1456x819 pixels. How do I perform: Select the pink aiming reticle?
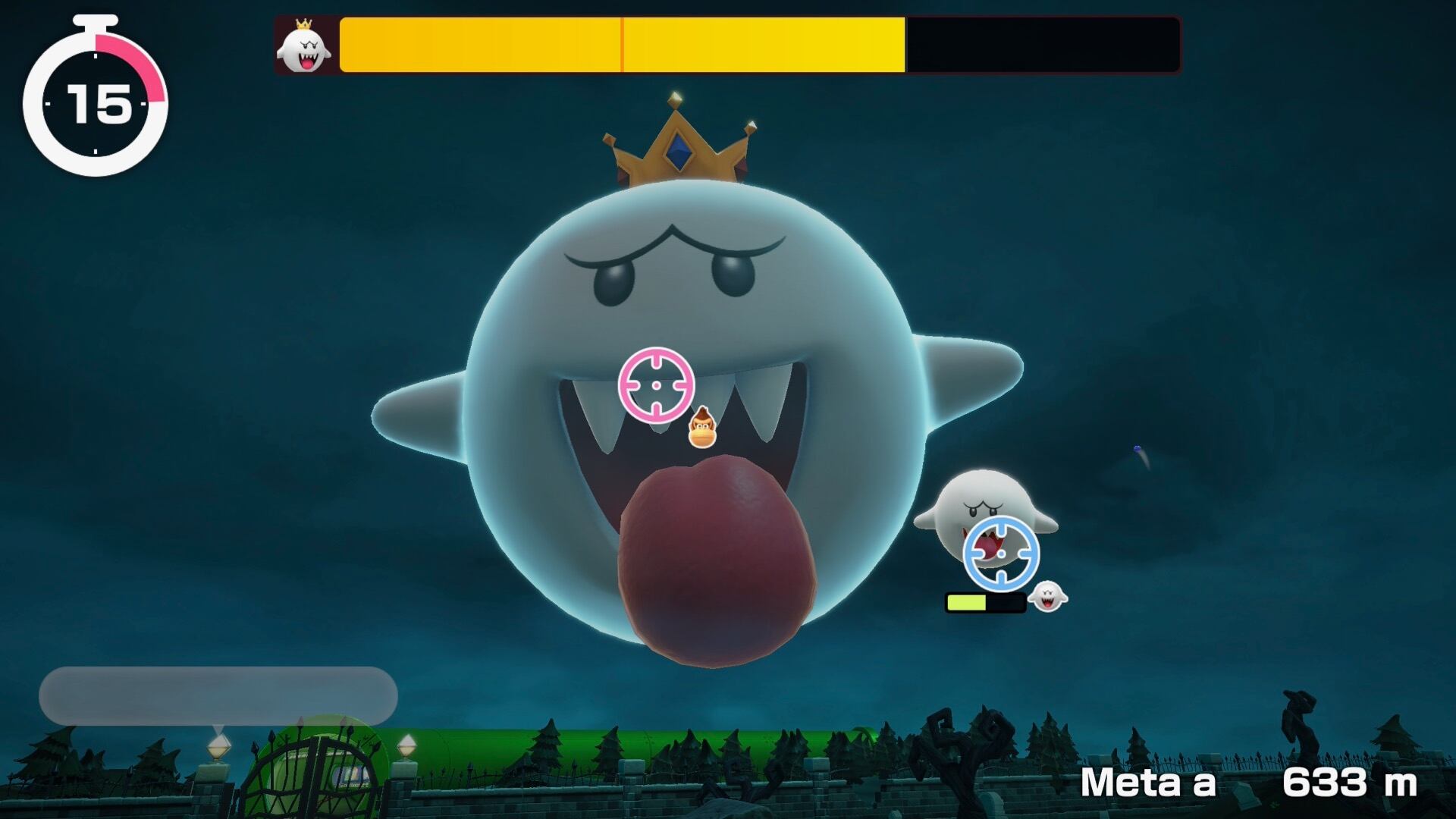click(656, 384)
